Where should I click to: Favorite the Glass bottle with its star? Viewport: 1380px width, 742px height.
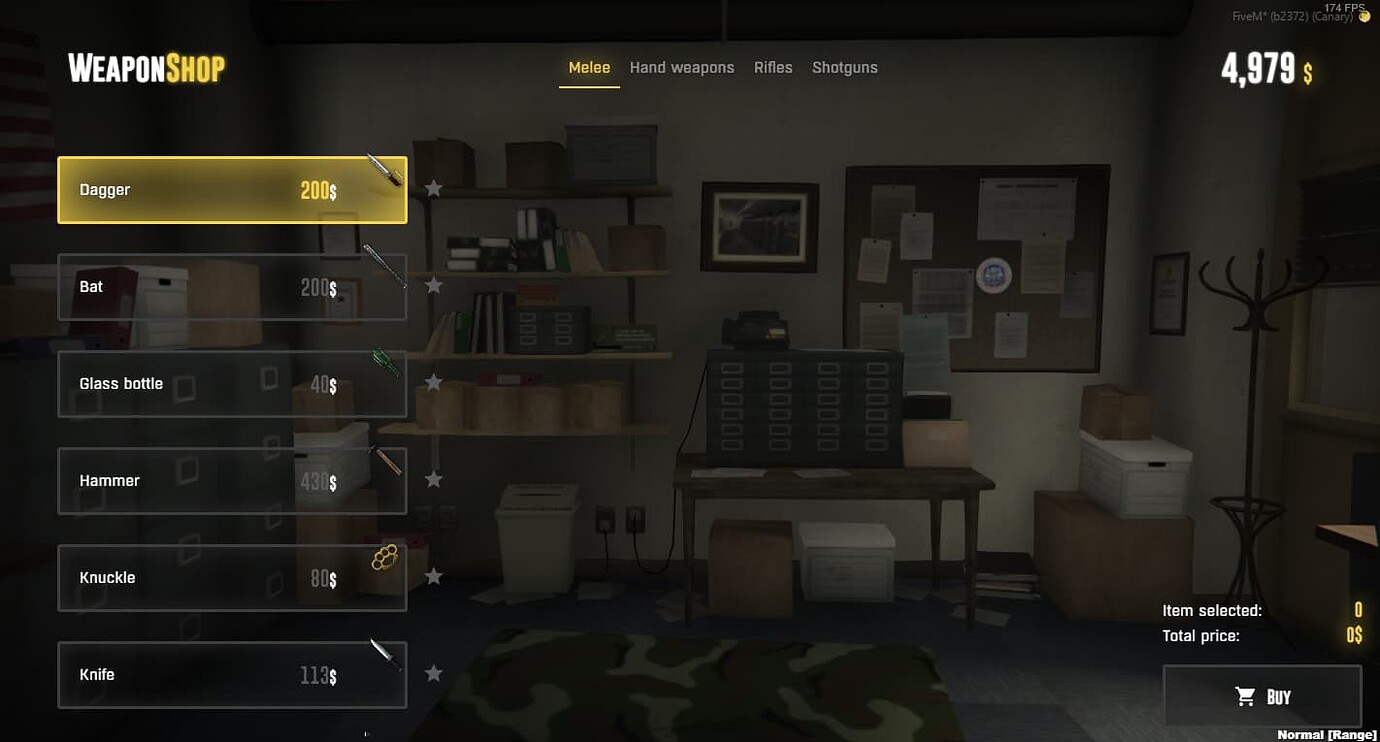(433, 381)
